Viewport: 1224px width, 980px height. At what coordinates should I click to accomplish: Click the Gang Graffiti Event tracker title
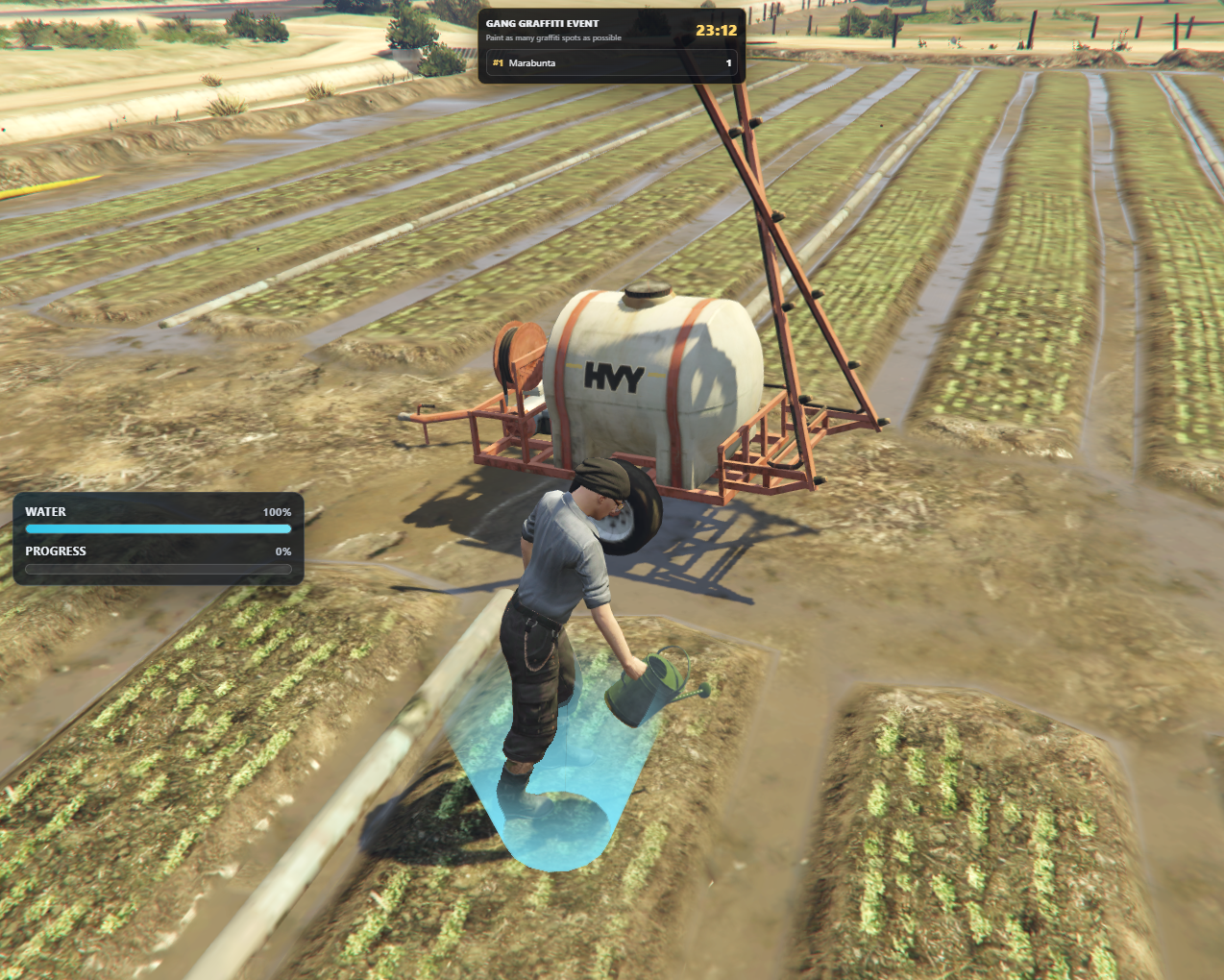click(542, 23)
